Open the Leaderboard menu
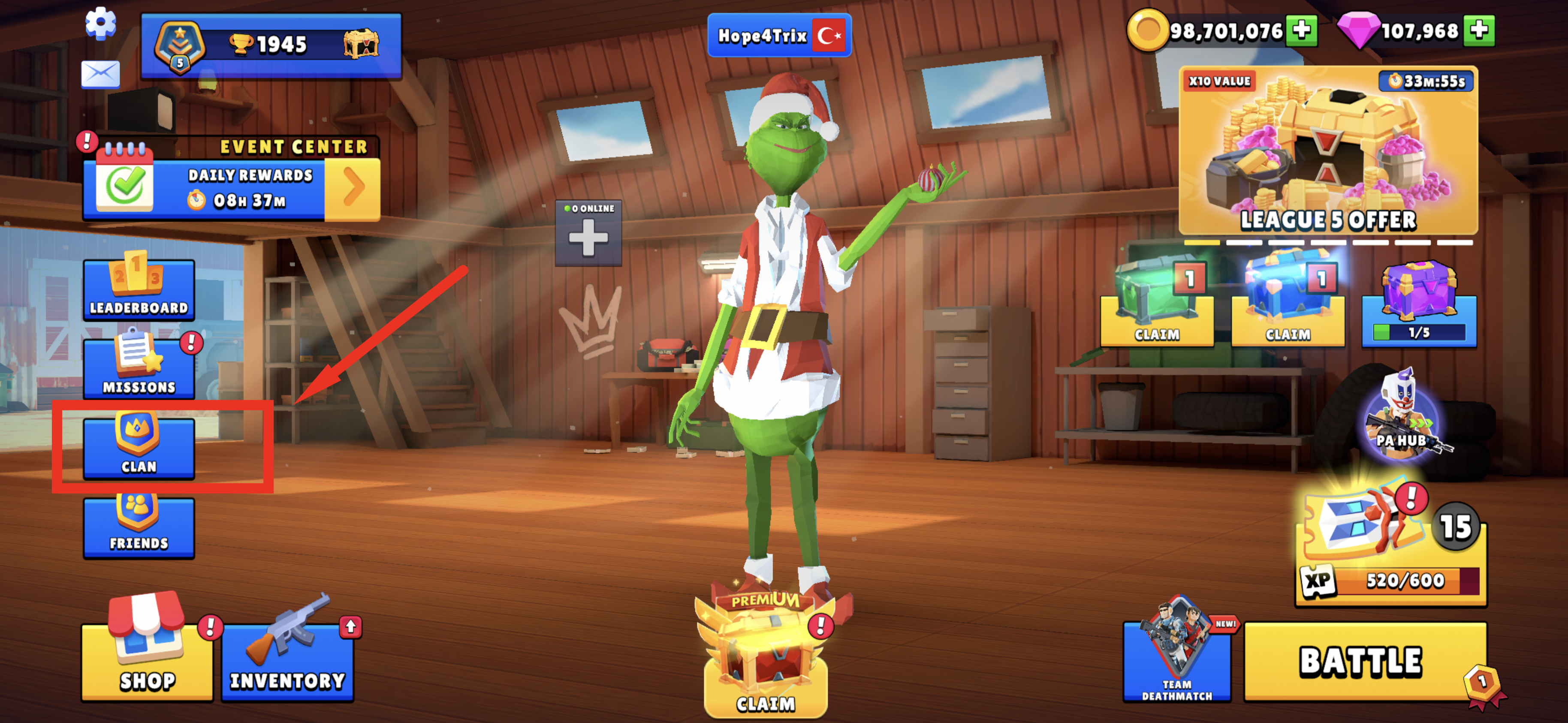Screen dimensions: 1568x723 (x=139, y=290)
